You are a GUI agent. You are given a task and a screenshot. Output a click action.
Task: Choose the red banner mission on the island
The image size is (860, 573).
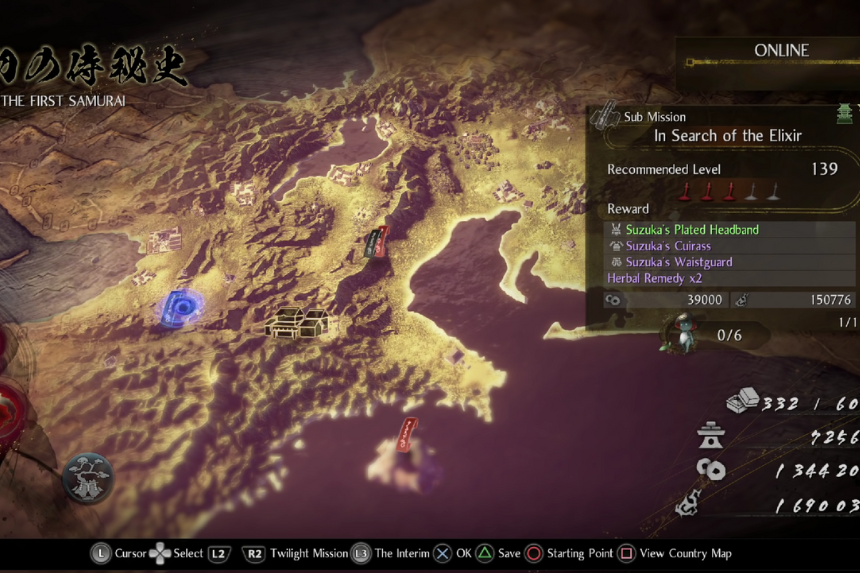(408, 436)
